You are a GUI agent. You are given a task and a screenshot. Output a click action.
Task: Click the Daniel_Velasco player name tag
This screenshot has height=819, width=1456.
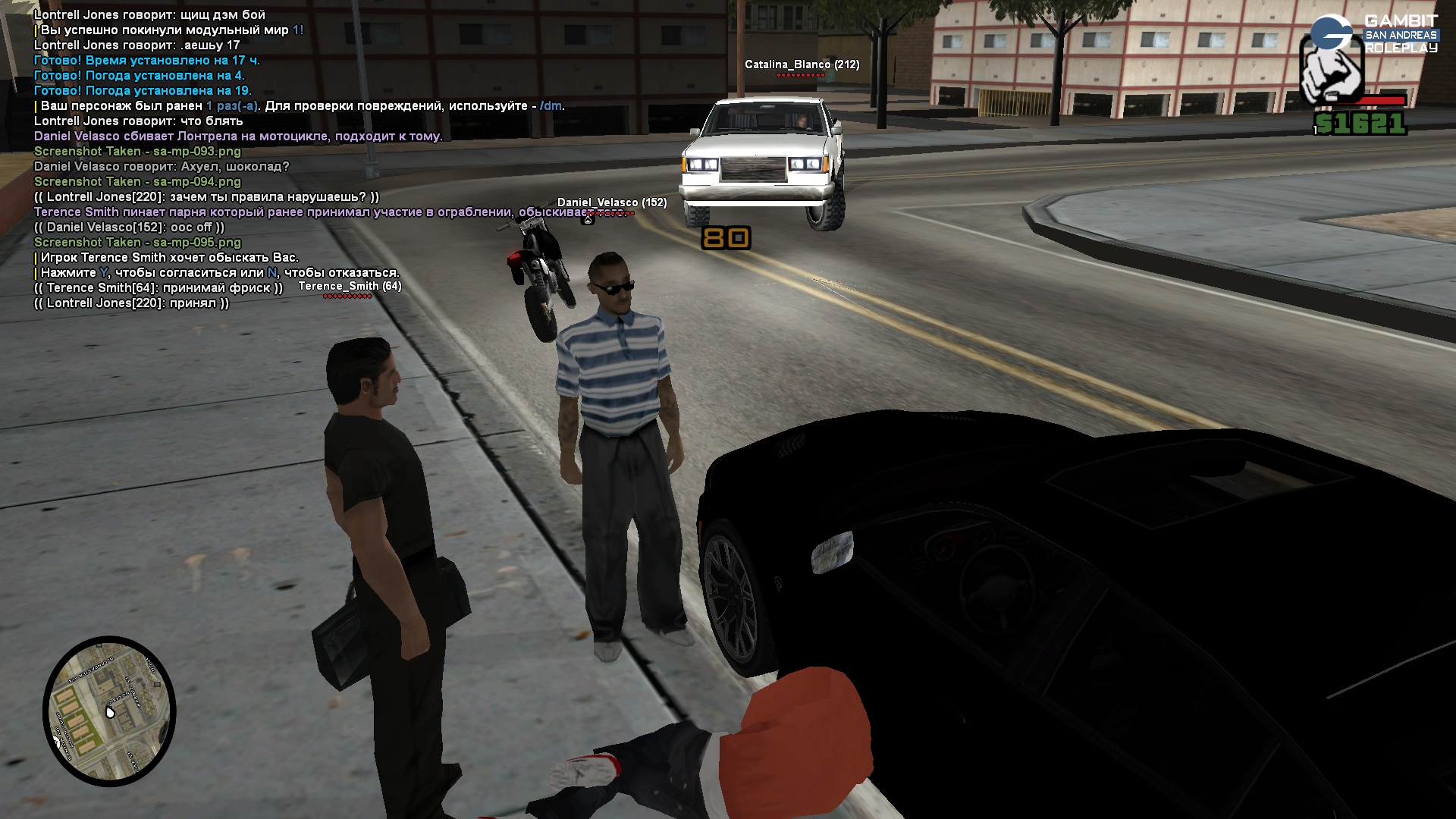[611, 202]
